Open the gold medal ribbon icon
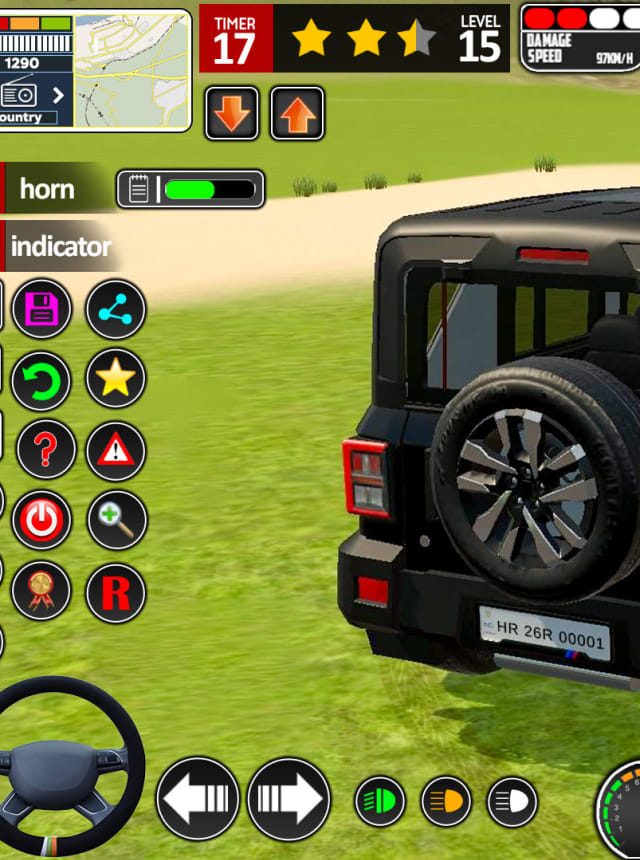The width and height of the screenshot is (640, 860). 42,591
